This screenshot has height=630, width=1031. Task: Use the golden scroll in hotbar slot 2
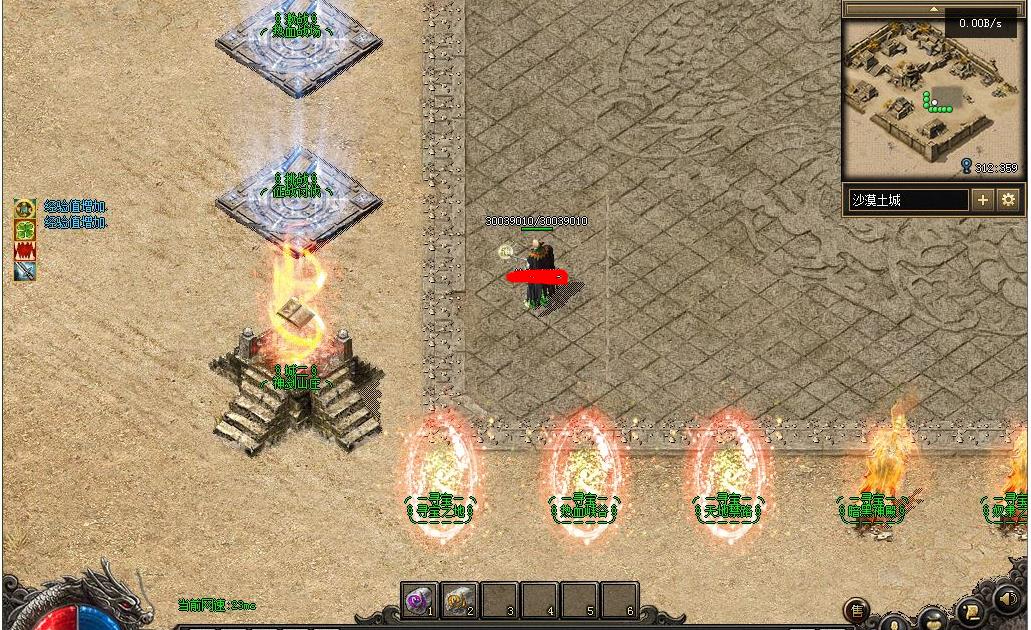pos(459,600)
